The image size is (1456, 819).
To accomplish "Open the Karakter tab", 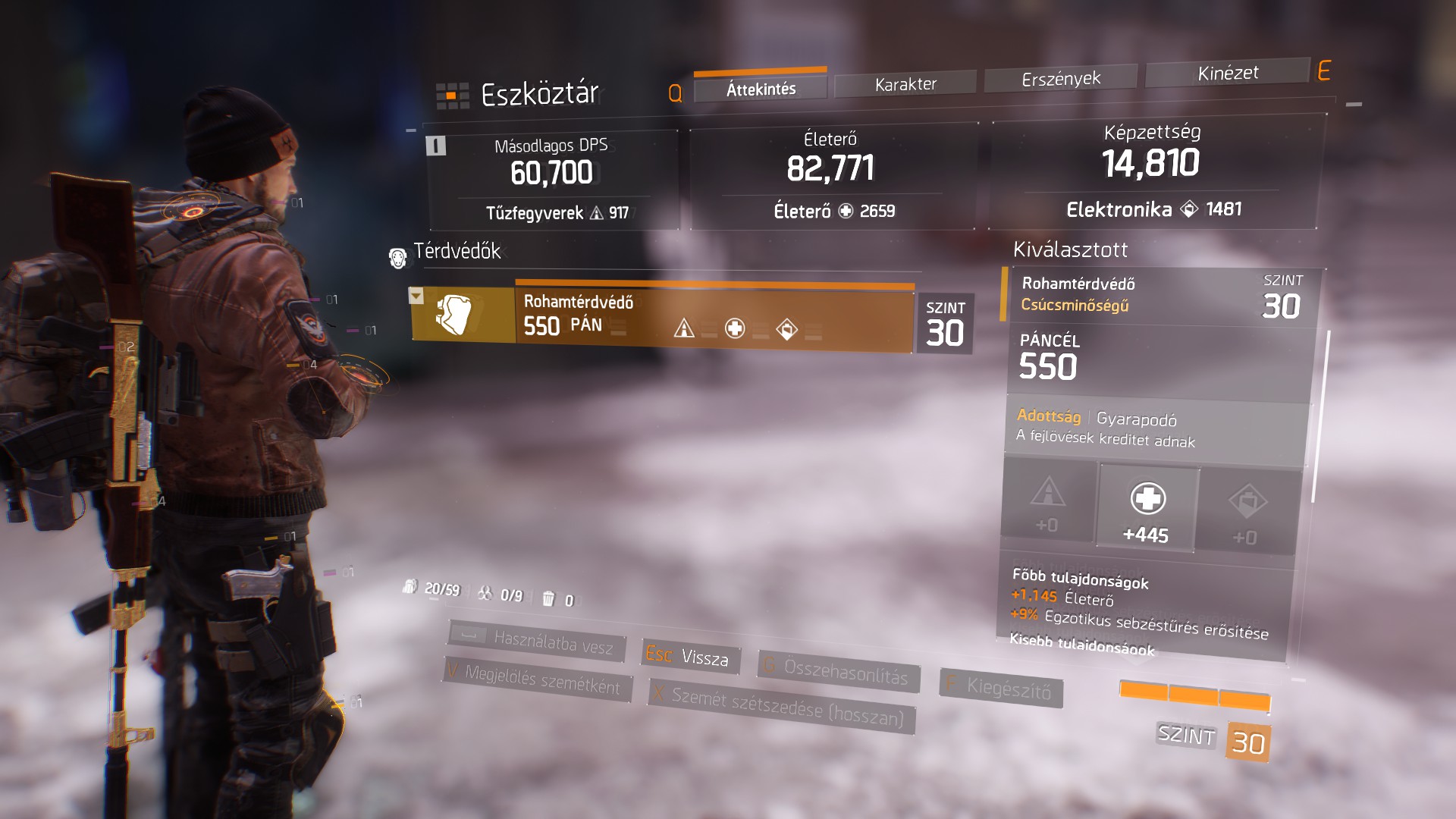I will coord(905,84).
